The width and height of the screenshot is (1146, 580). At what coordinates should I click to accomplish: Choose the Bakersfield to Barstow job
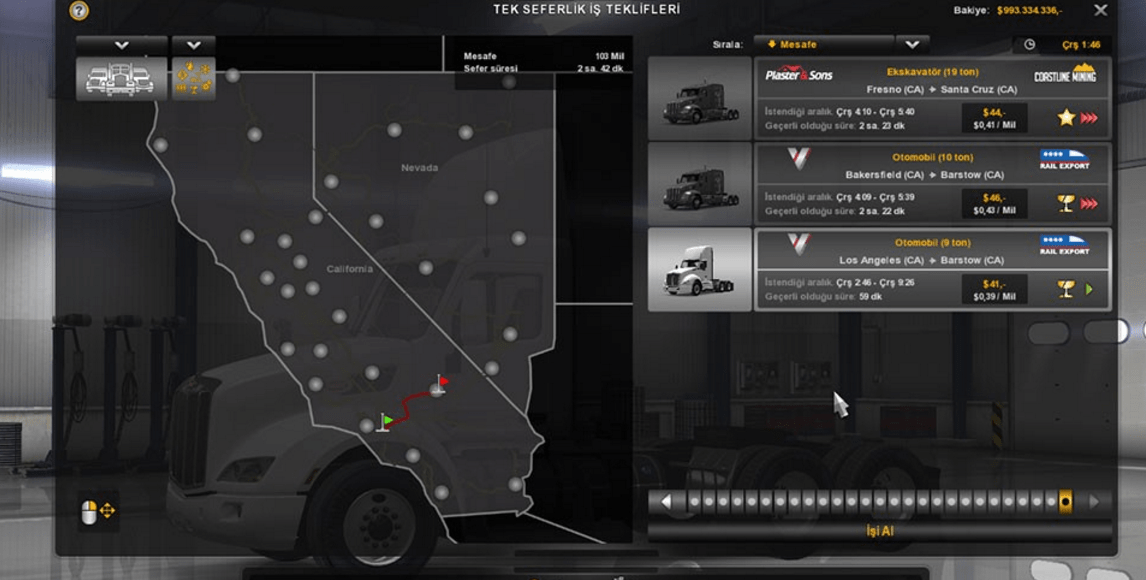pyautogui.click(x=931, y=184)
